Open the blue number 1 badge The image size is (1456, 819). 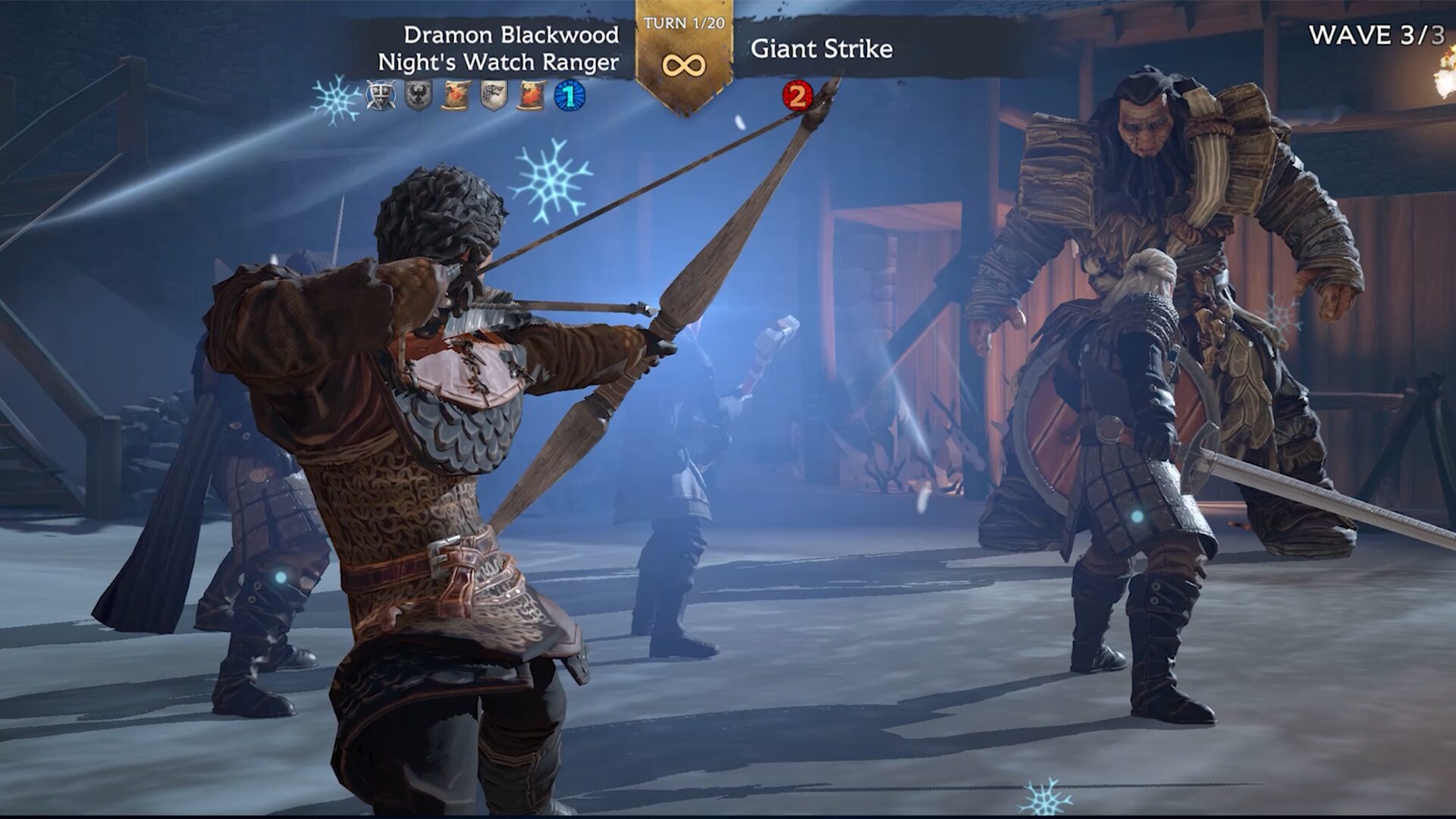point(570,96)
